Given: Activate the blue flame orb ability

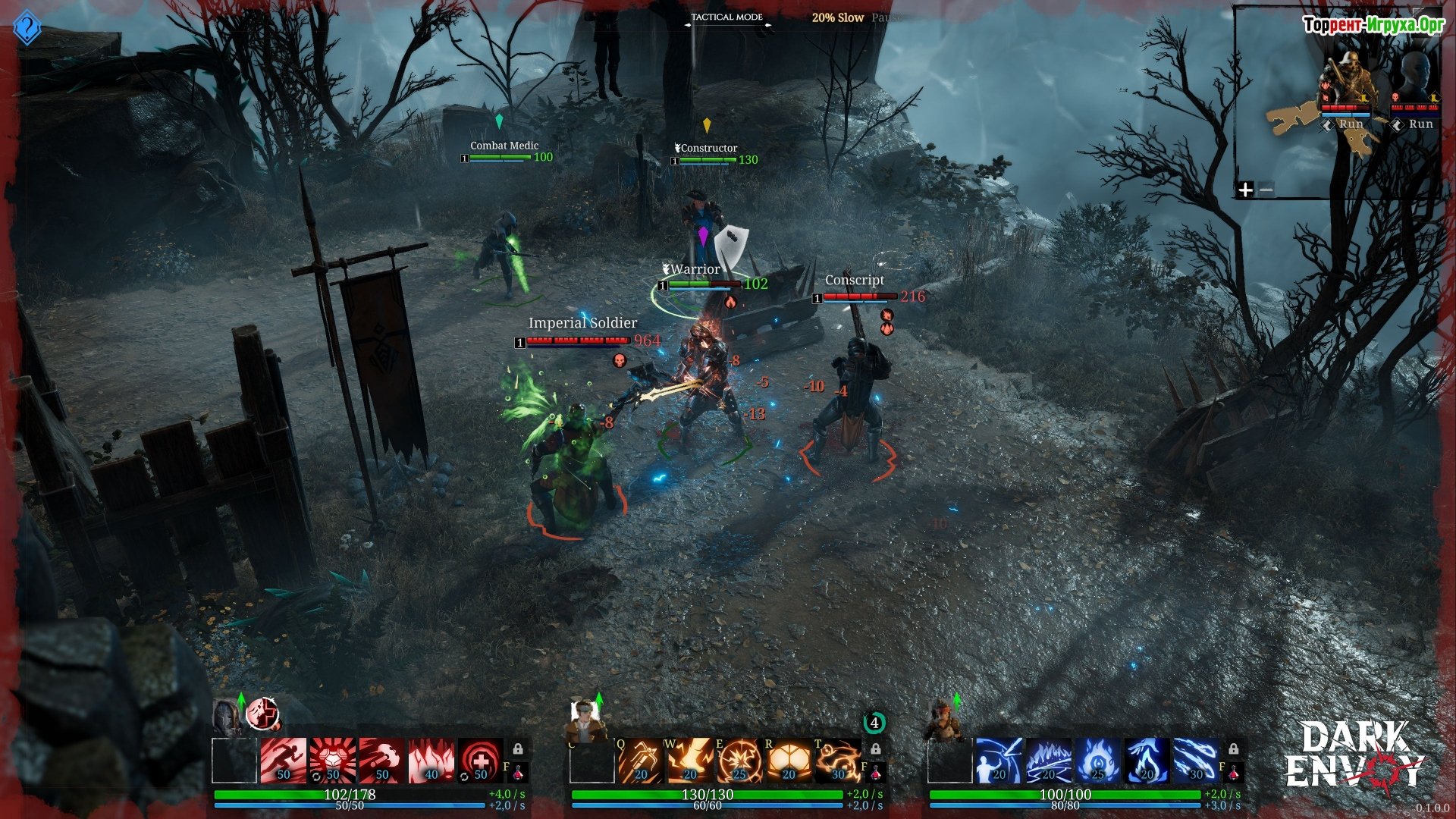Looking at the screenshot, I should coord(1098,761).
